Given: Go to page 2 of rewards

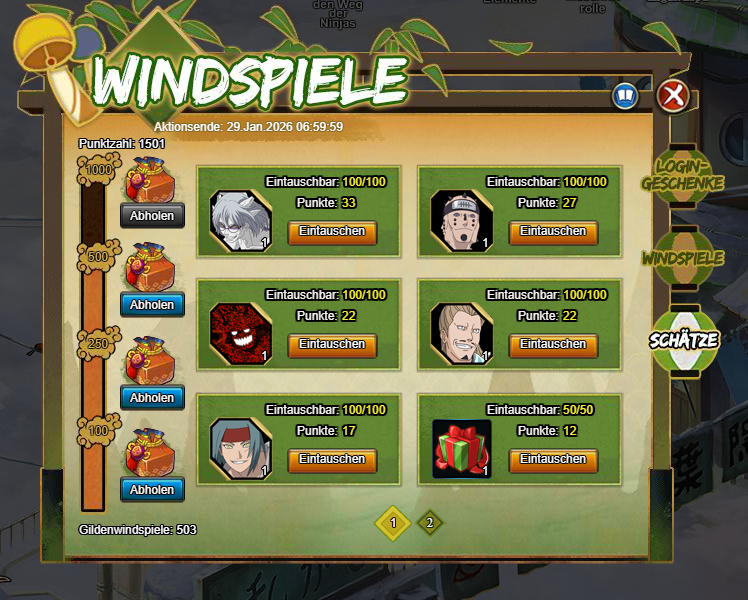Looking at the screenshot, I should pyautogui.click(x=429, y=522).
